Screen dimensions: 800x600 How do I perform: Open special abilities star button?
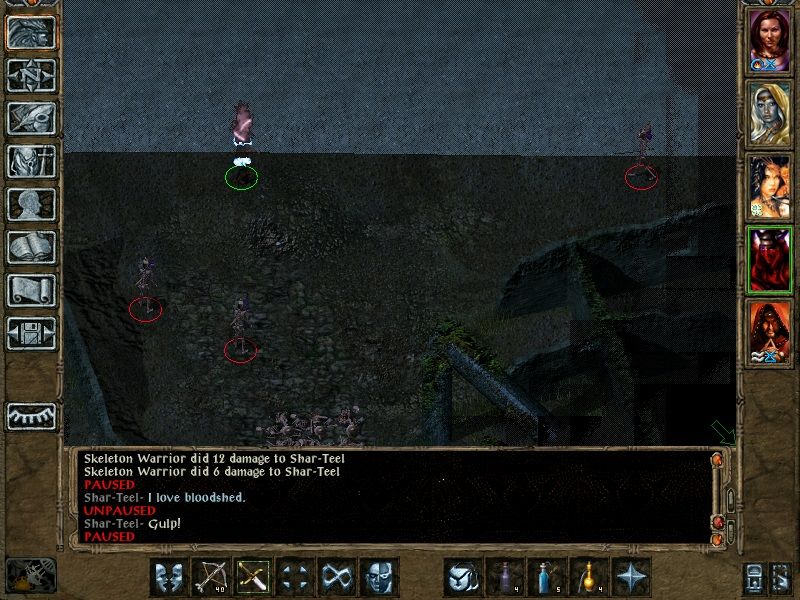[631, 577]
